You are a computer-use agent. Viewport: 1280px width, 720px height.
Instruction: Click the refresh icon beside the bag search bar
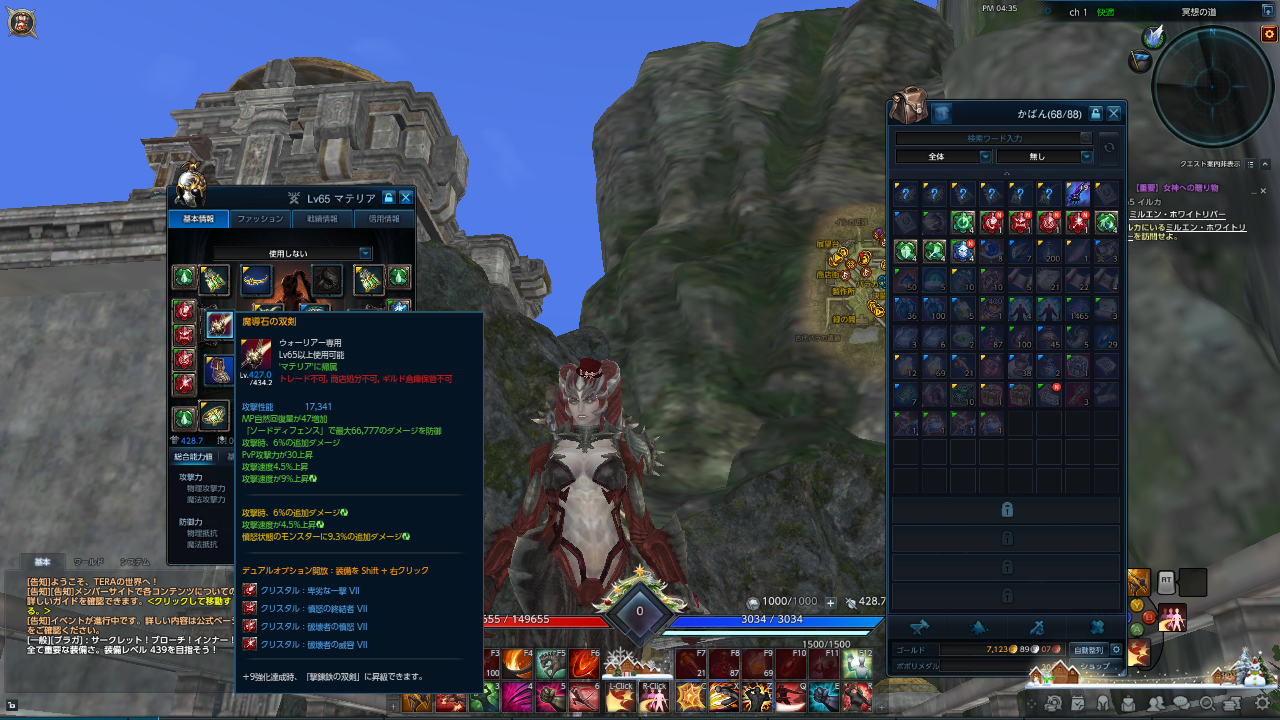pyautogui.click(x=1109, y=147)
